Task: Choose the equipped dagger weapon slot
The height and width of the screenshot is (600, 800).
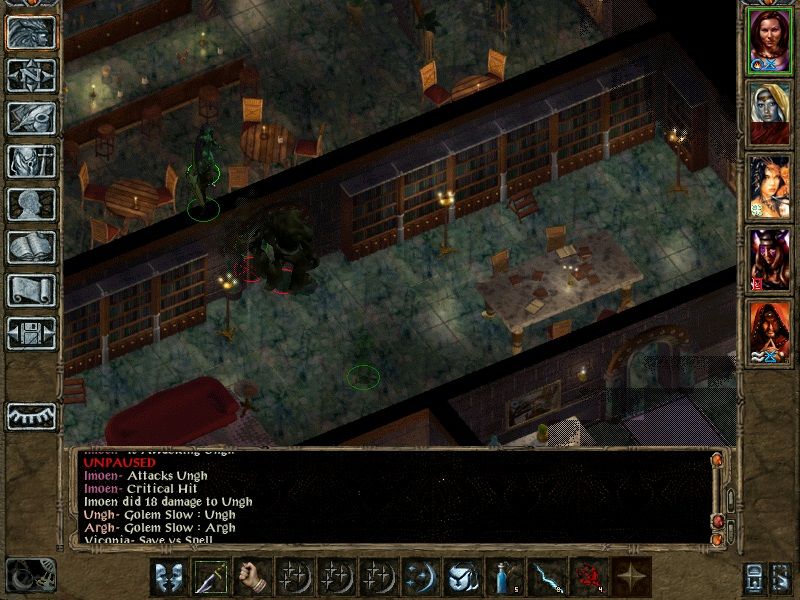Action: point(209,579)
